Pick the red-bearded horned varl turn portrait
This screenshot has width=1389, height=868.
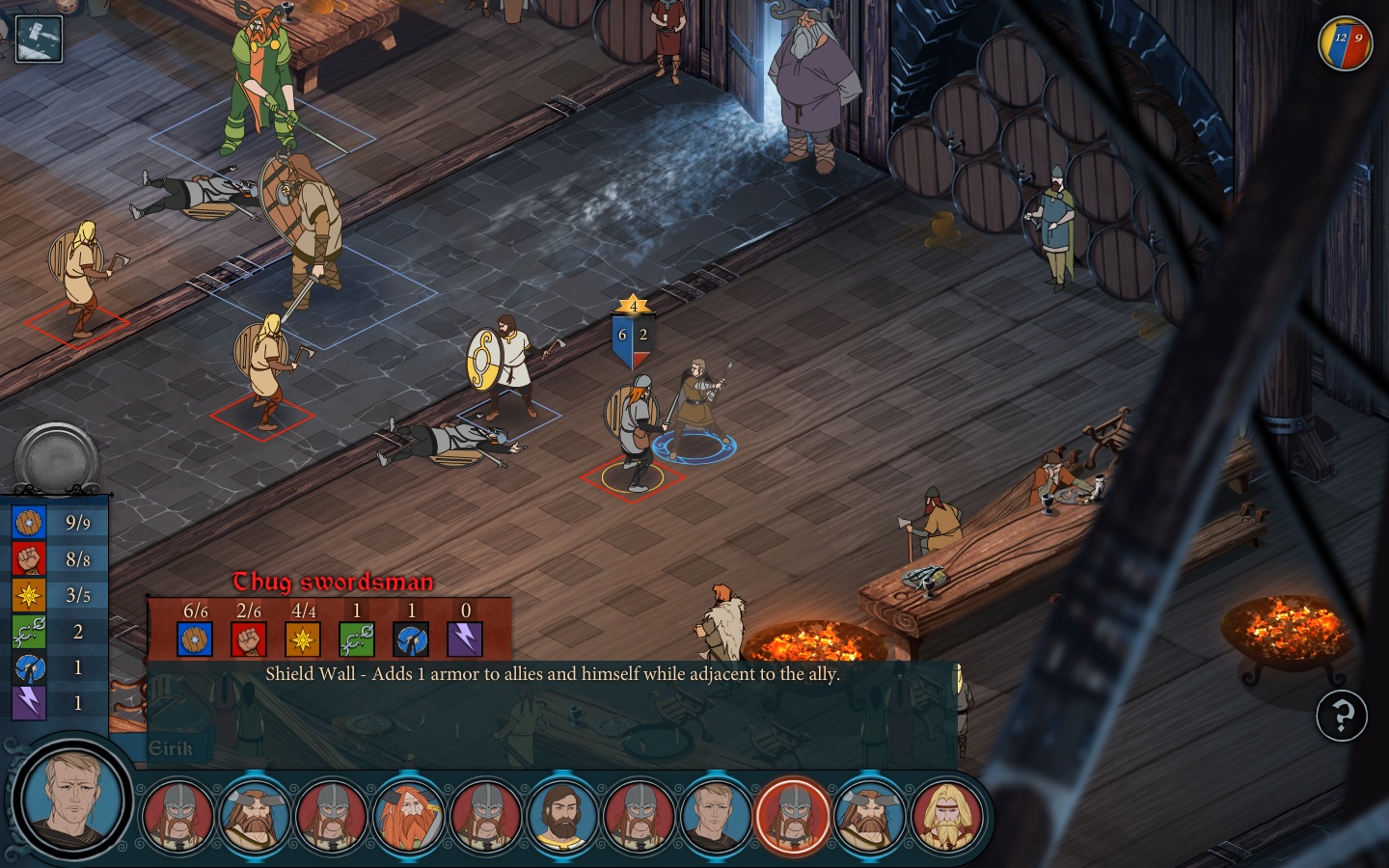(x=409, y=817)
